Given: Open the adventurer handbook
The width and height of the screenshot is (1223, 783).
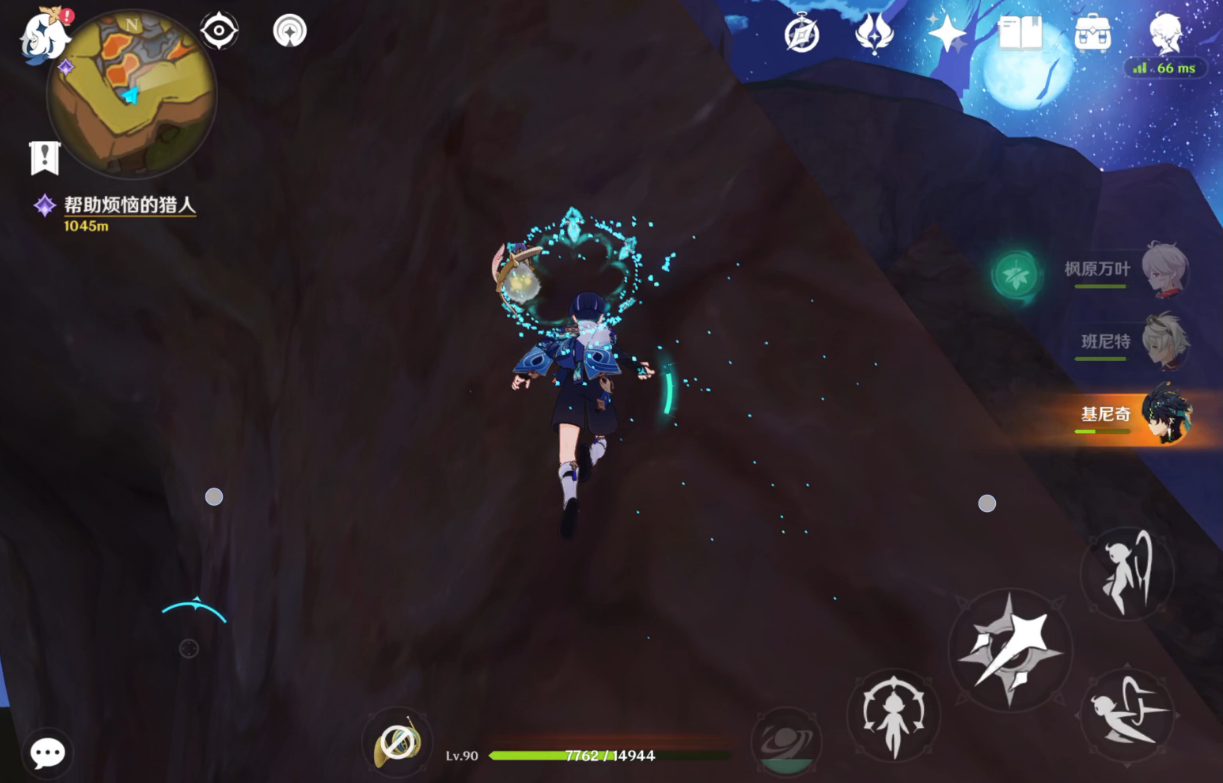Looking at the screenshot, I should tap(1020, 34).
